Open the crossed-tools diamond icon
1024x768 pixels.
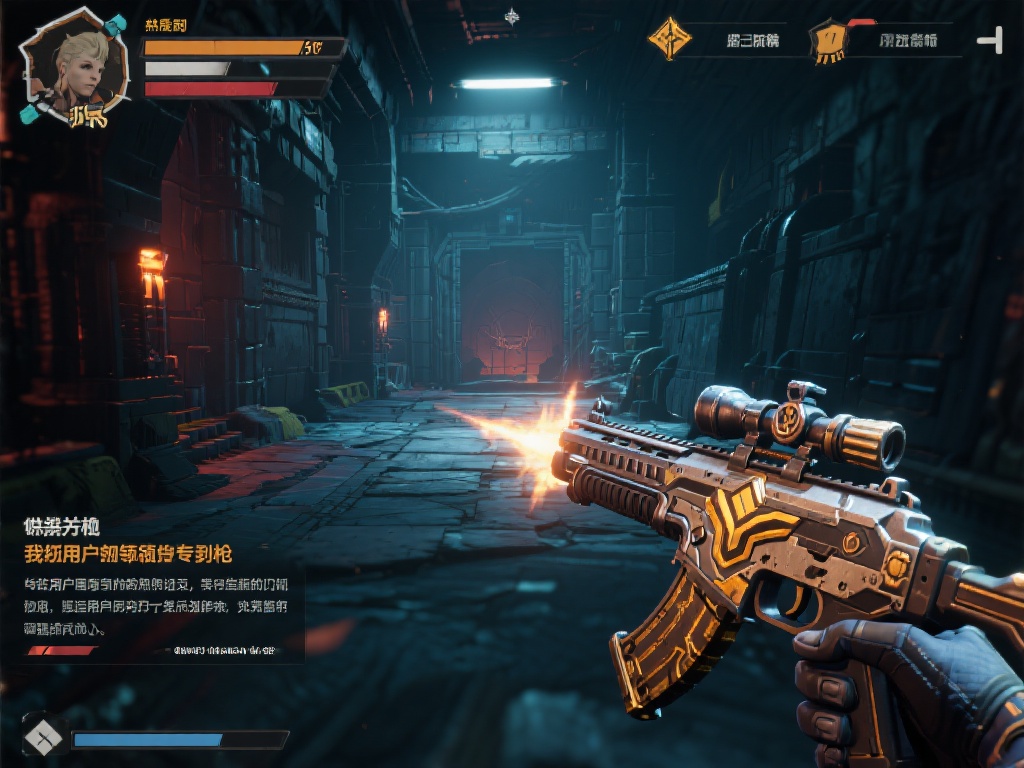(x=44, y=739)
